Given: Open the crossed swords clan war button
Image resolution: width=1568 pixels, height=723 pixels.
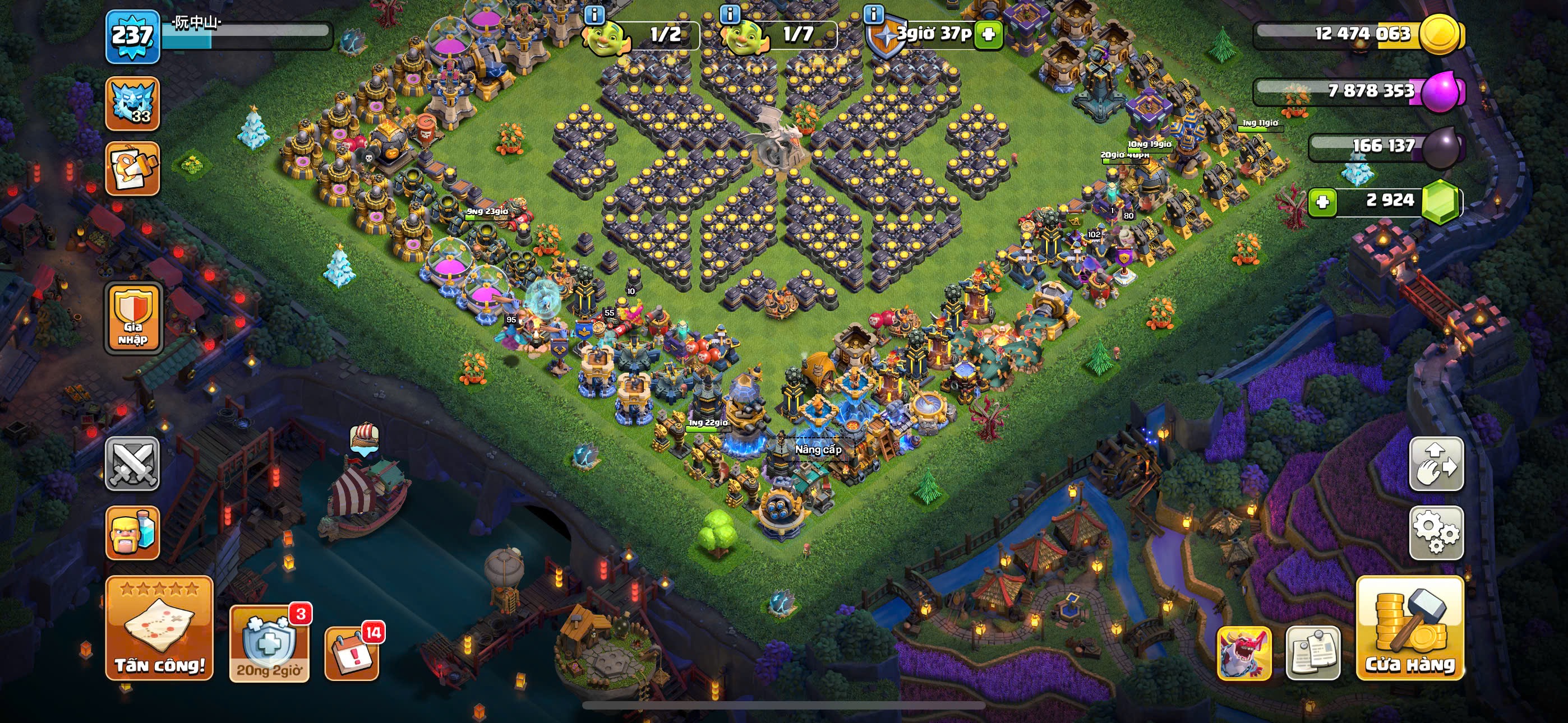Looking at the screenshot, I should (x=133, y=464).
